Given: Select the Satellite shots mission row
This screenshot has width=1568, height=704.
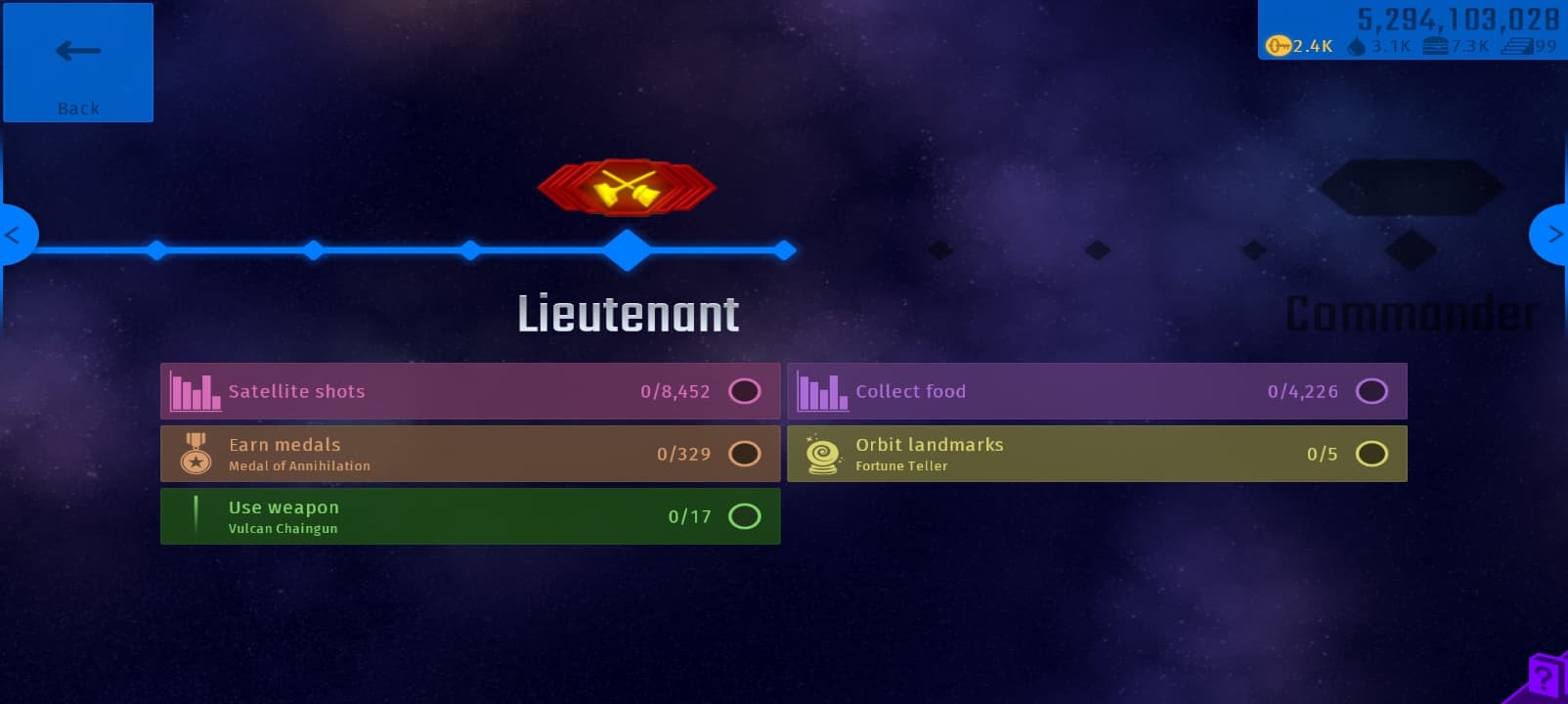Looking at the screenshot, I should [470, 391].
